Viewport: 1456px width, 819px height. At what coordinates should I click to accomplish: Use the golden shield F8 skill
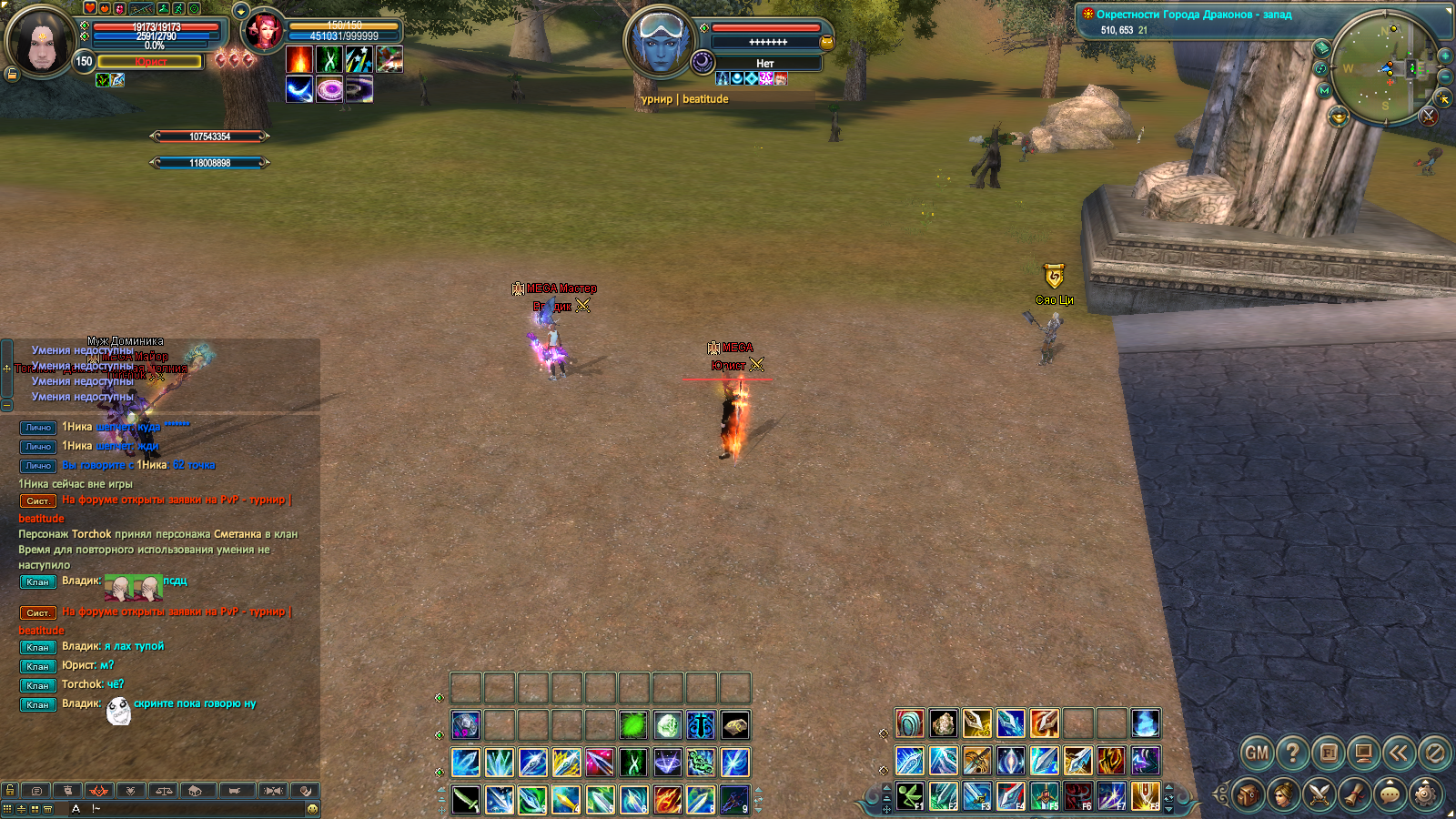(x=1145, y=796)
